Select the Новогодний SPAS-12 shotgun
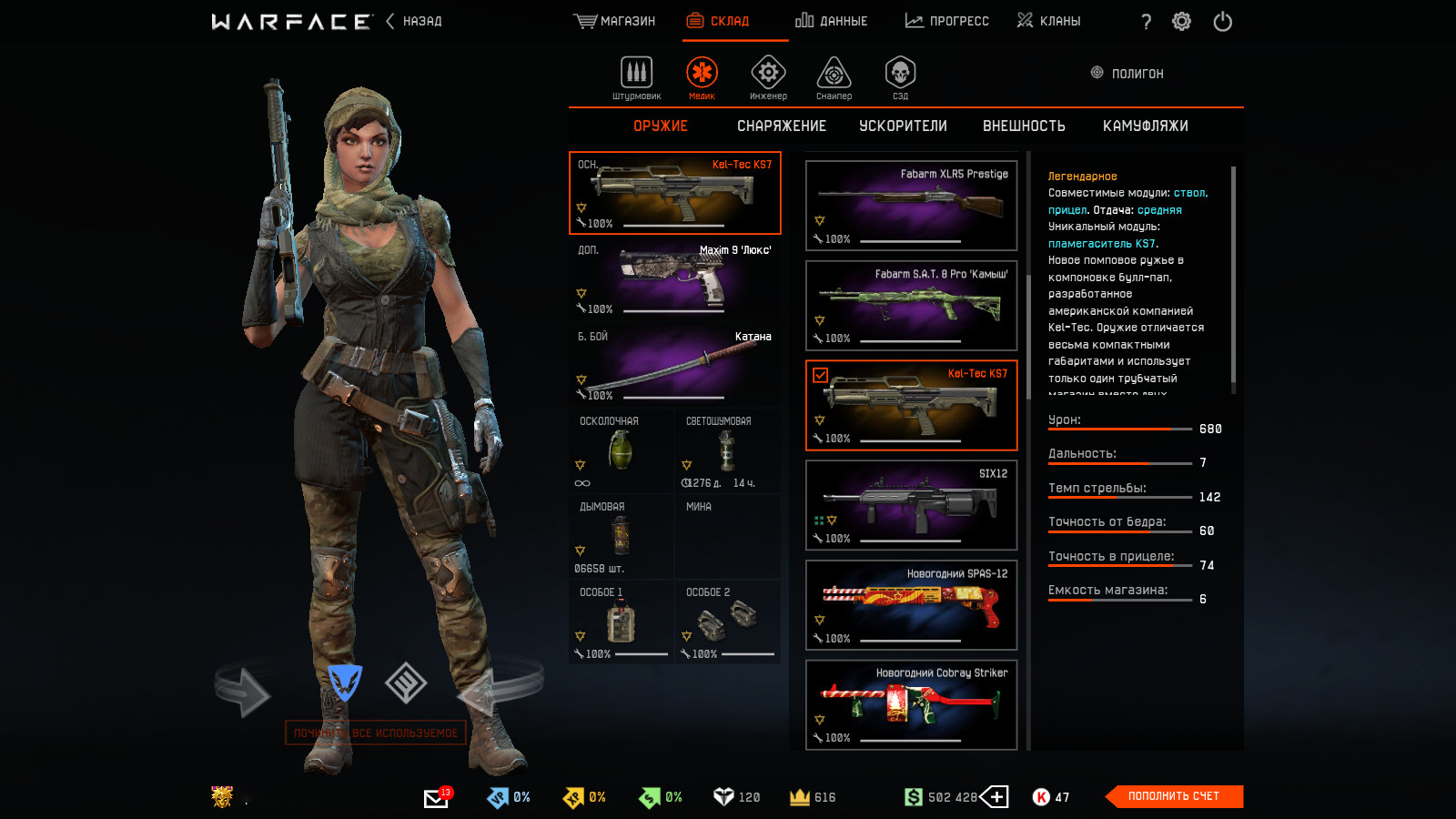The width and height of the screenshot is (1456, 819). [x=911, y=605]
